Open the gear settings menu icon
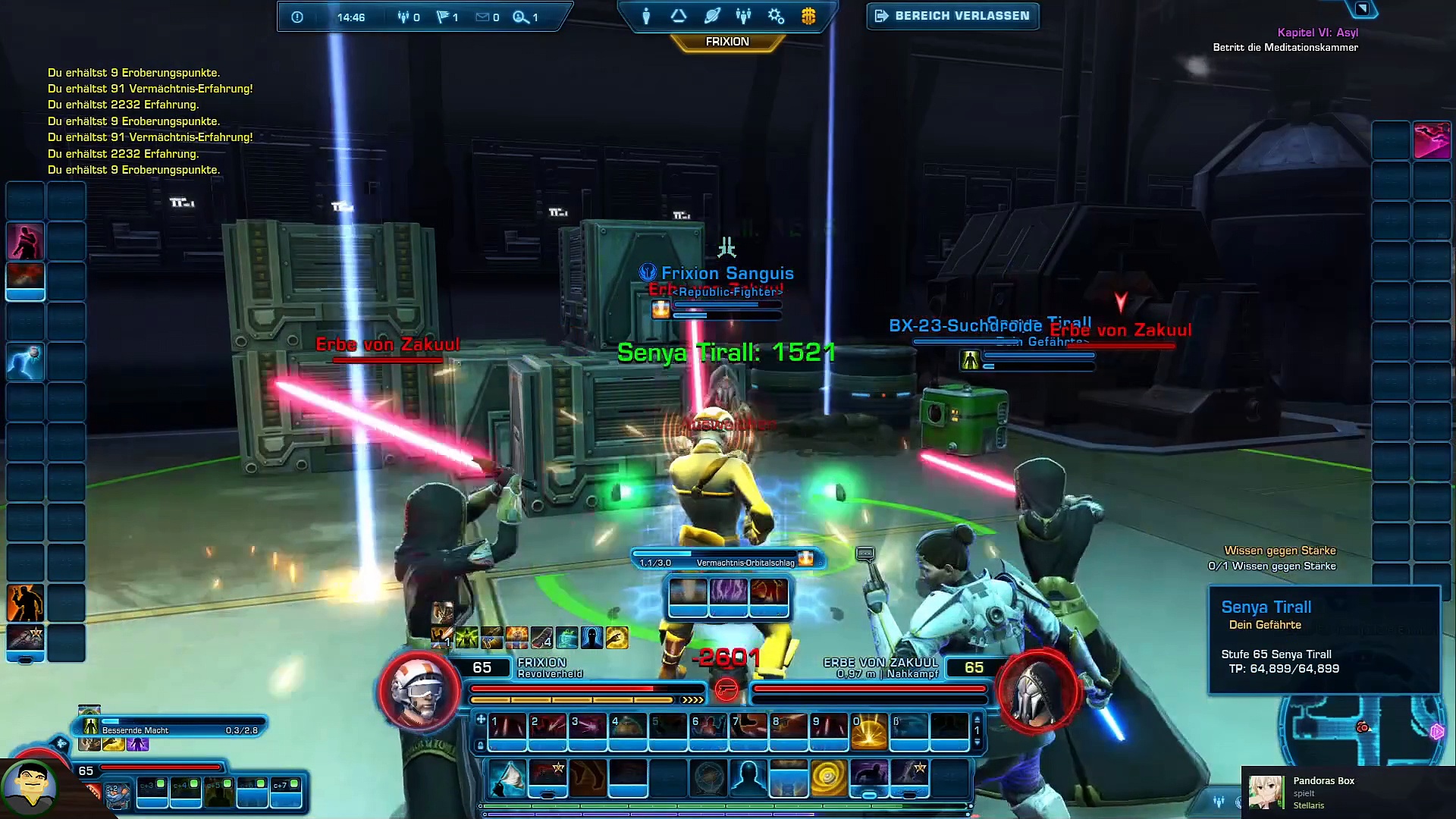 pyautogui.click(x=776, y=16)
